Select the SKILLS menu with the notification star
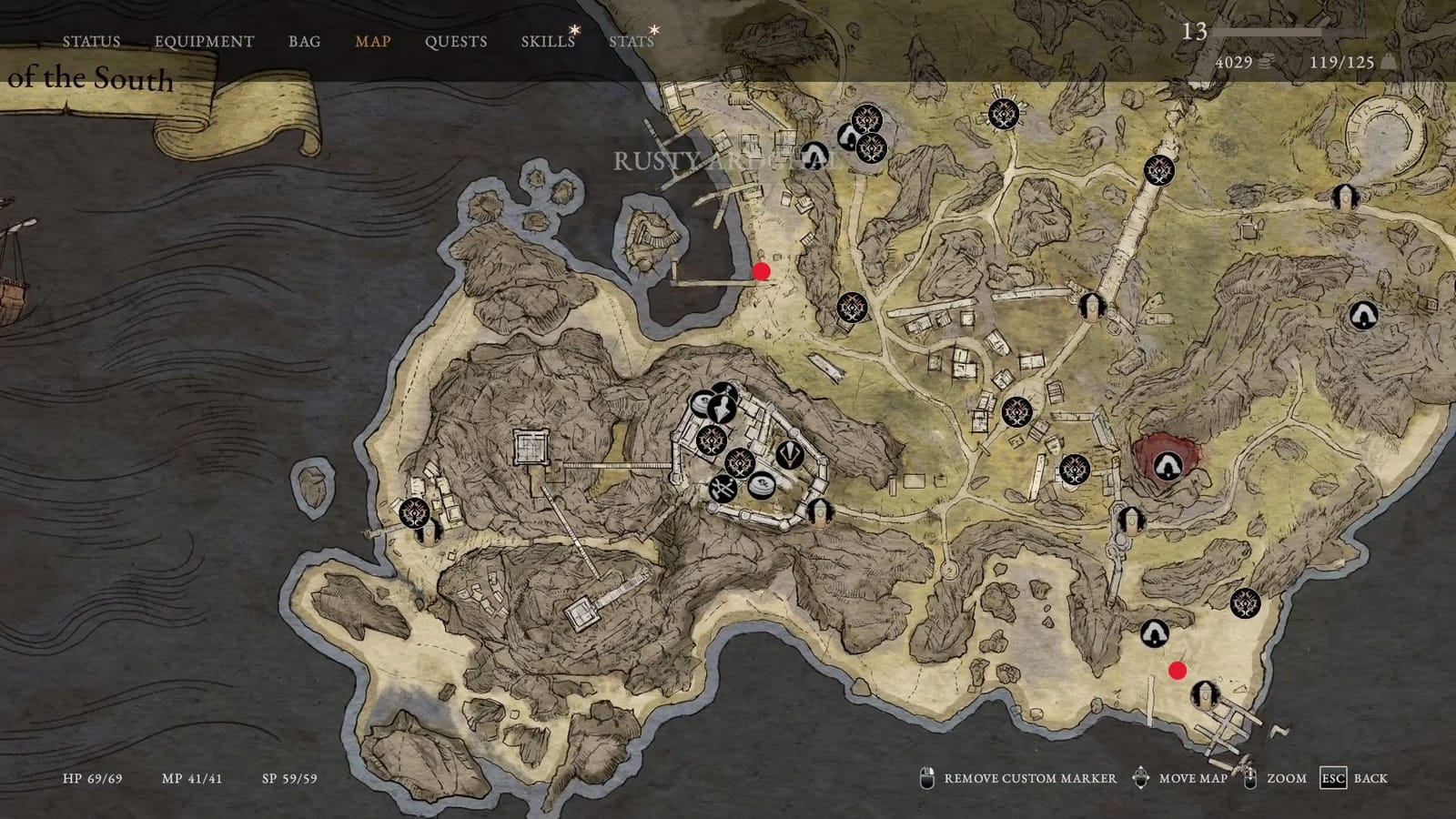This screenshot has width=1456, height=819. coord(547,41)
